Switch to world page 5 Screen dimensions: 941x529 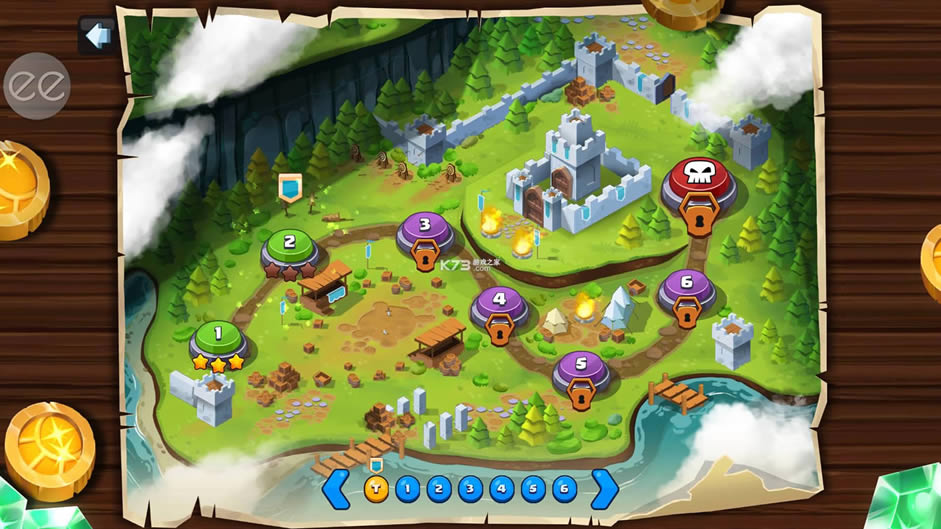533,489
